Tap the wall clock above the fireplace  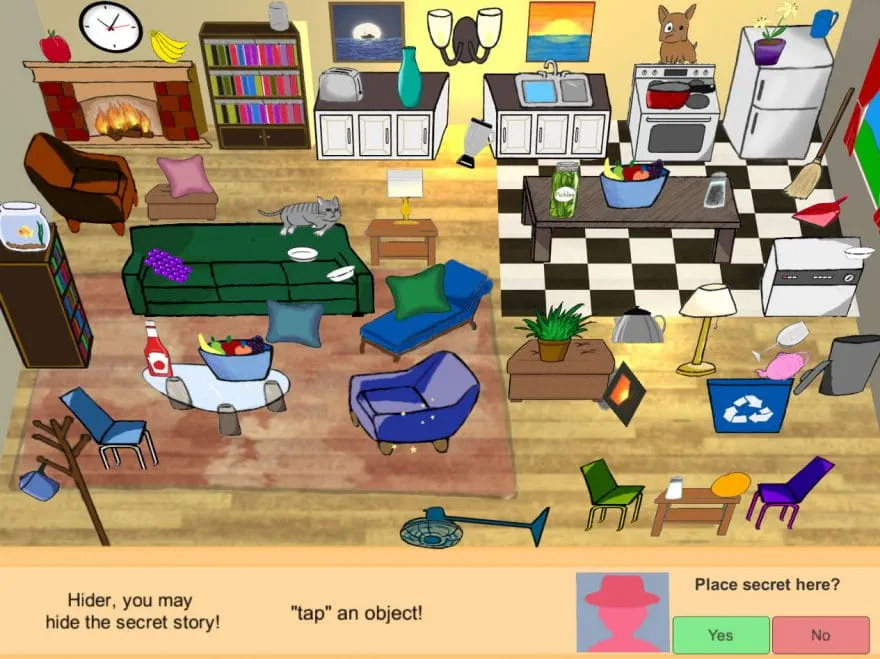[111, 27]
